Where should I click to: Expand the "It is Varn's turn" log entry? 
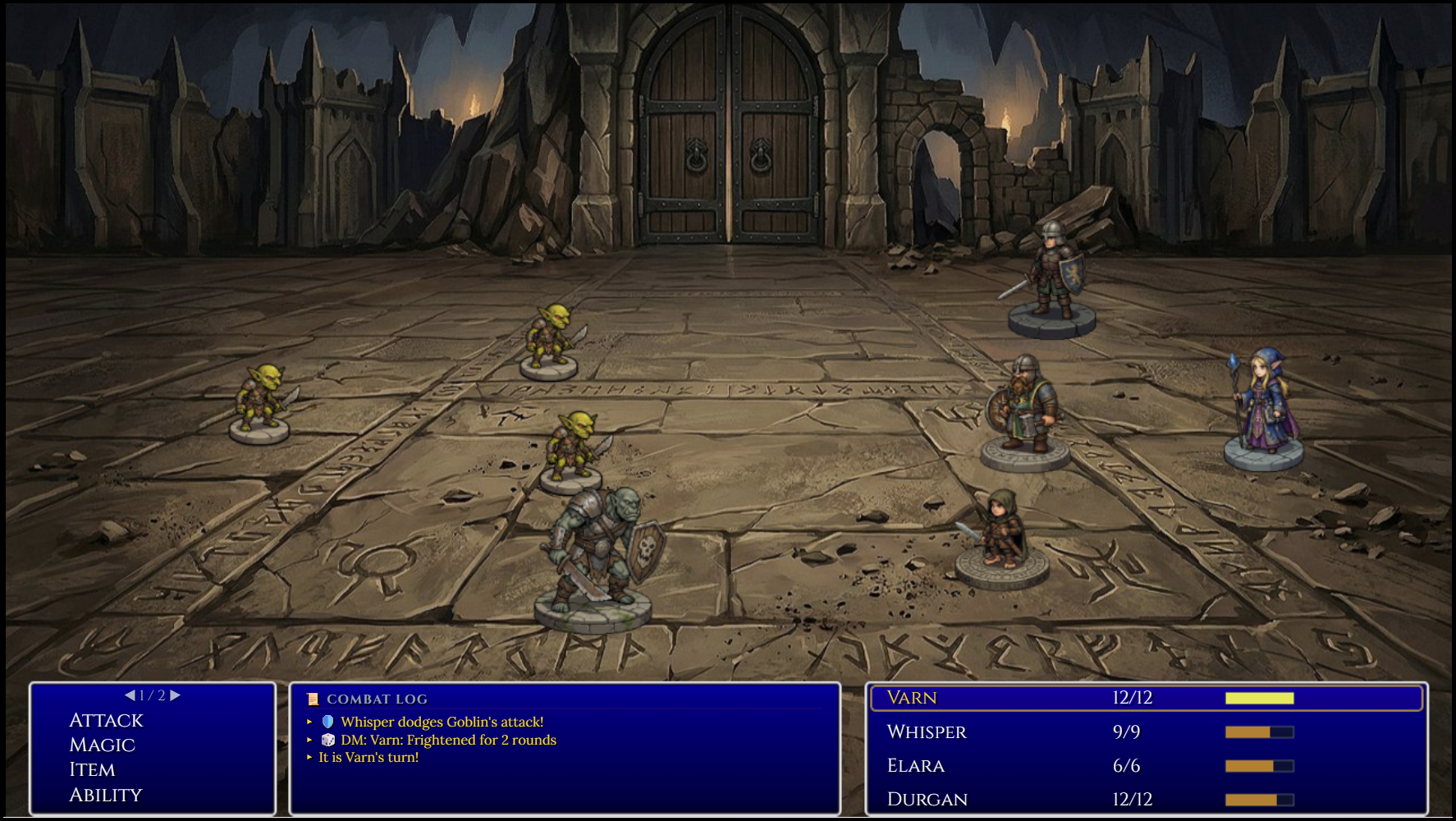[368, 759]
